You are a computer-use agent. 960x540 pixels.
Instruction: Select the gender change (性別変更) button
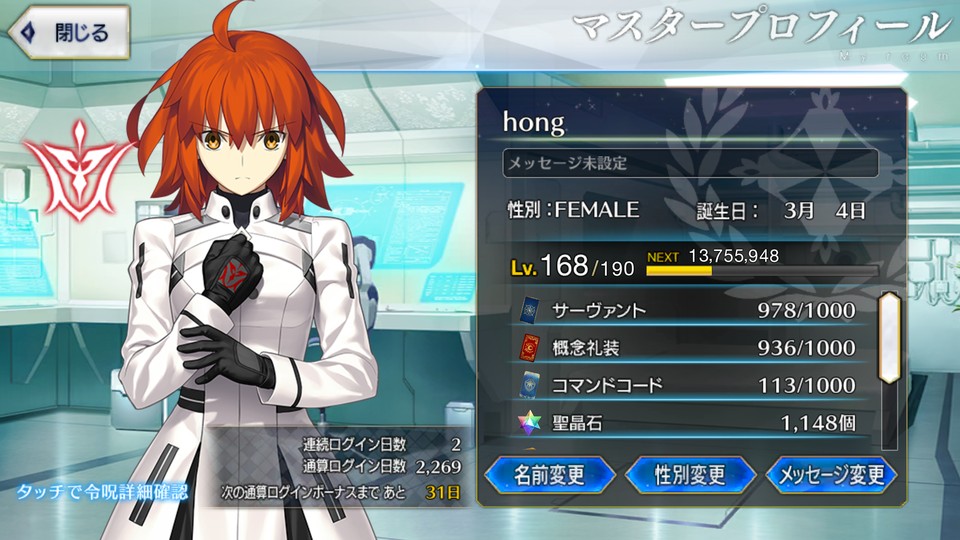(x=690, y=475)
